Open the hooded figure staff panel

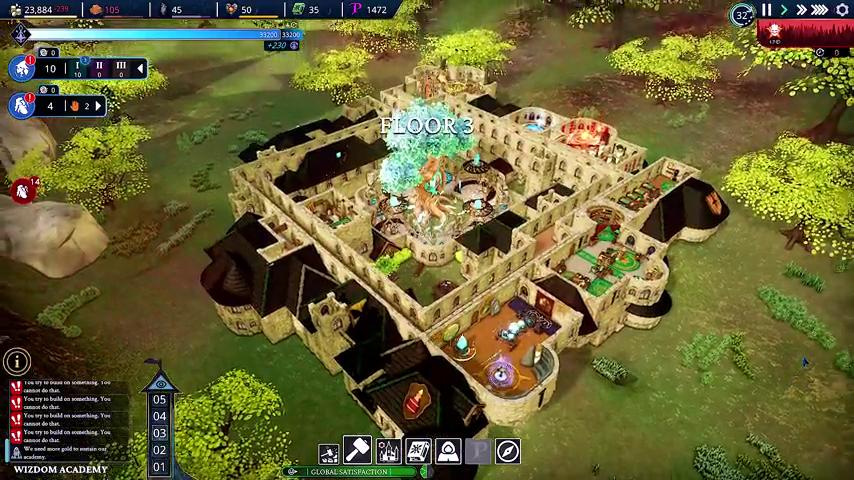(448, 452)
